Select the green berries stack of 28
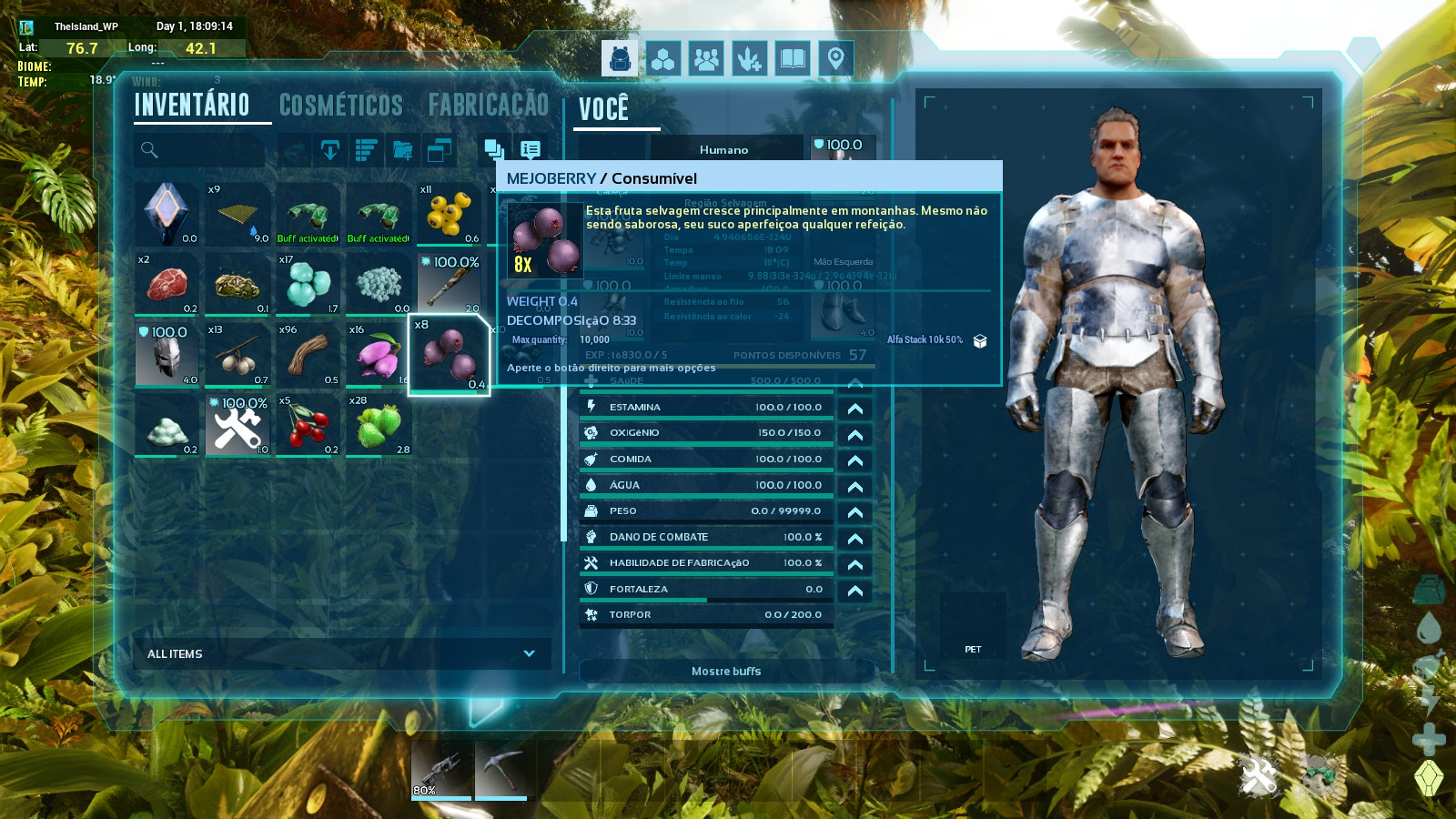1456x819 pixels. coord(379,424)
